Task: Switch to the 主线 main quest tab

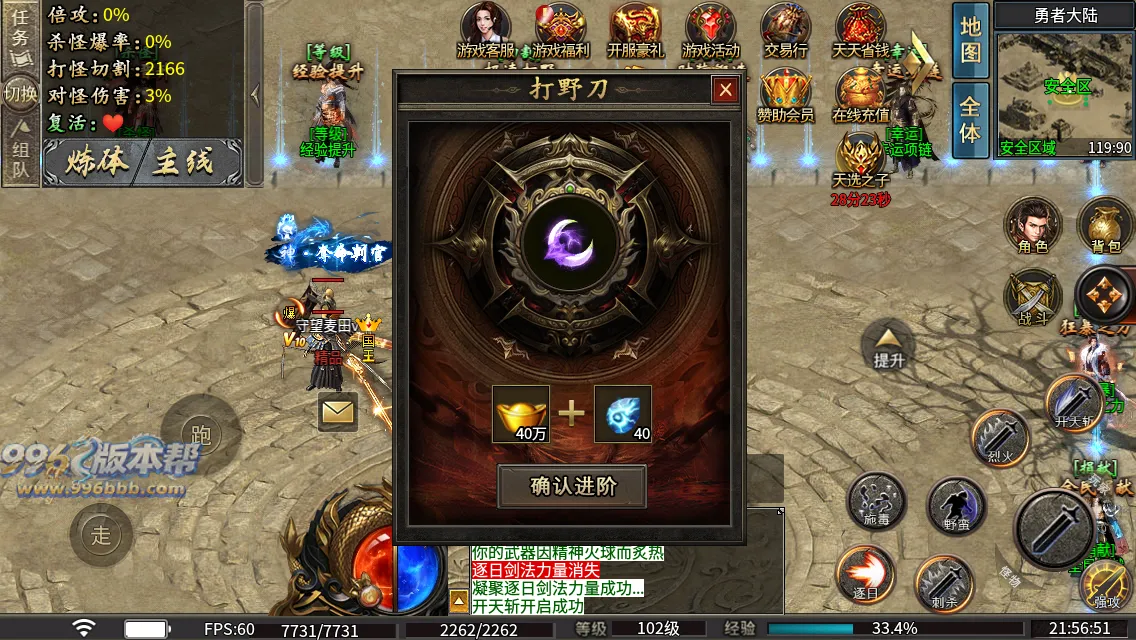Action: (x=184, y=163)
